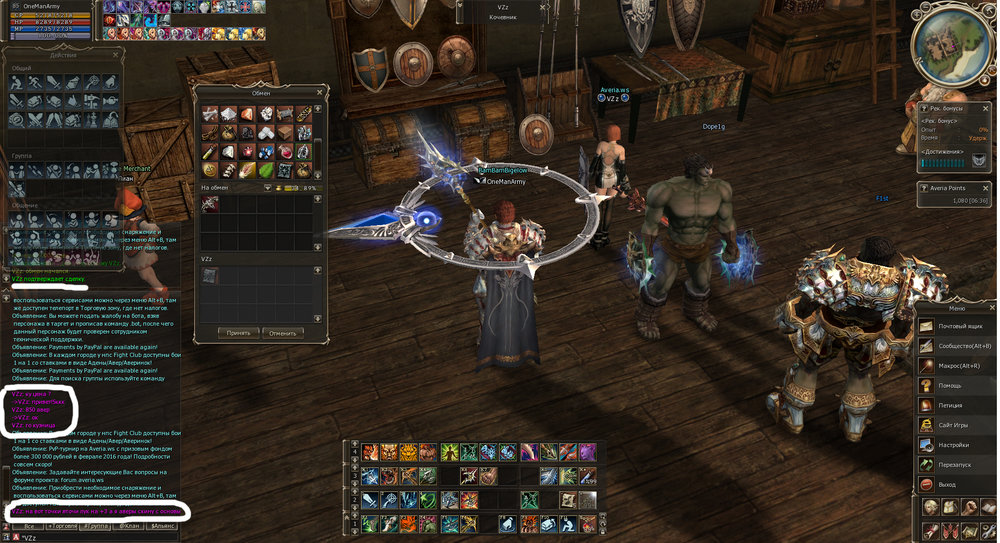Open the Макрос macro menu entry
1000x543 pixels.
[958, 365]
